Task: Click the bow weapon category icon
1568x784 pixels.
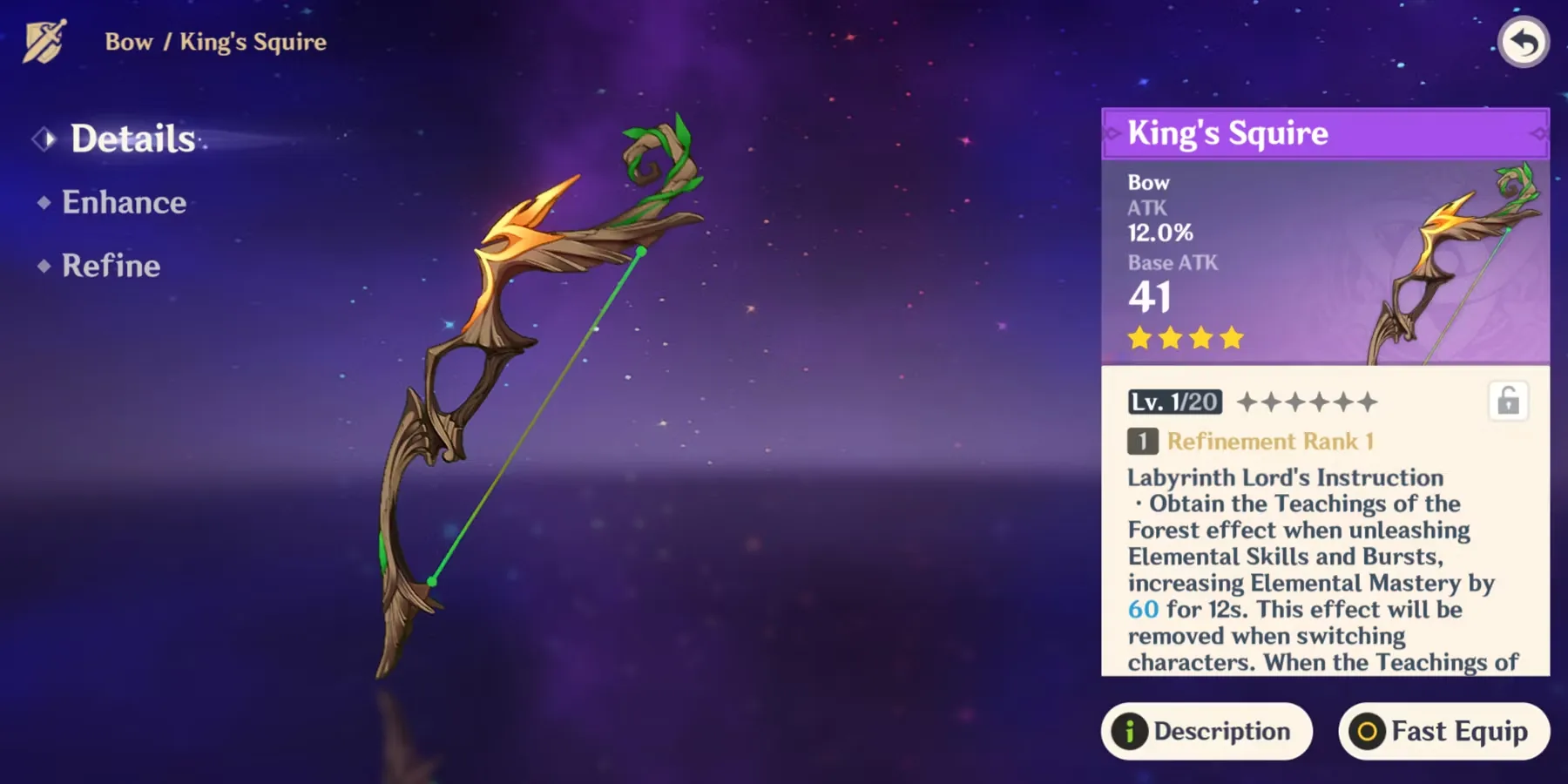Action: point(44,42)
